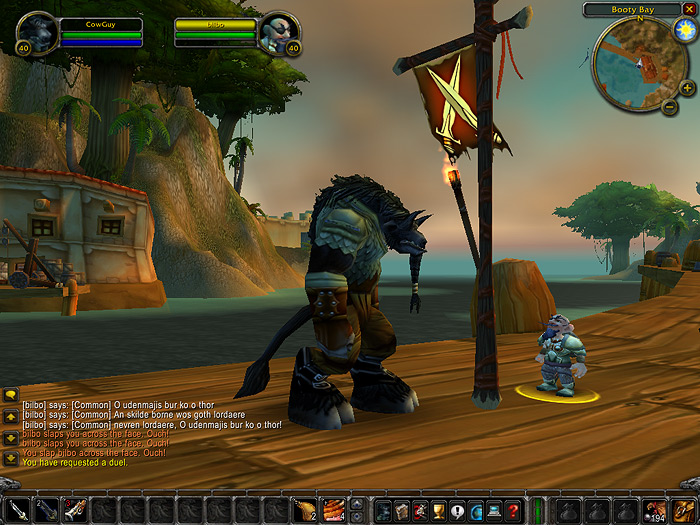Click the CowGuy player portrait
Screen dimensions: 700x525
37,32
